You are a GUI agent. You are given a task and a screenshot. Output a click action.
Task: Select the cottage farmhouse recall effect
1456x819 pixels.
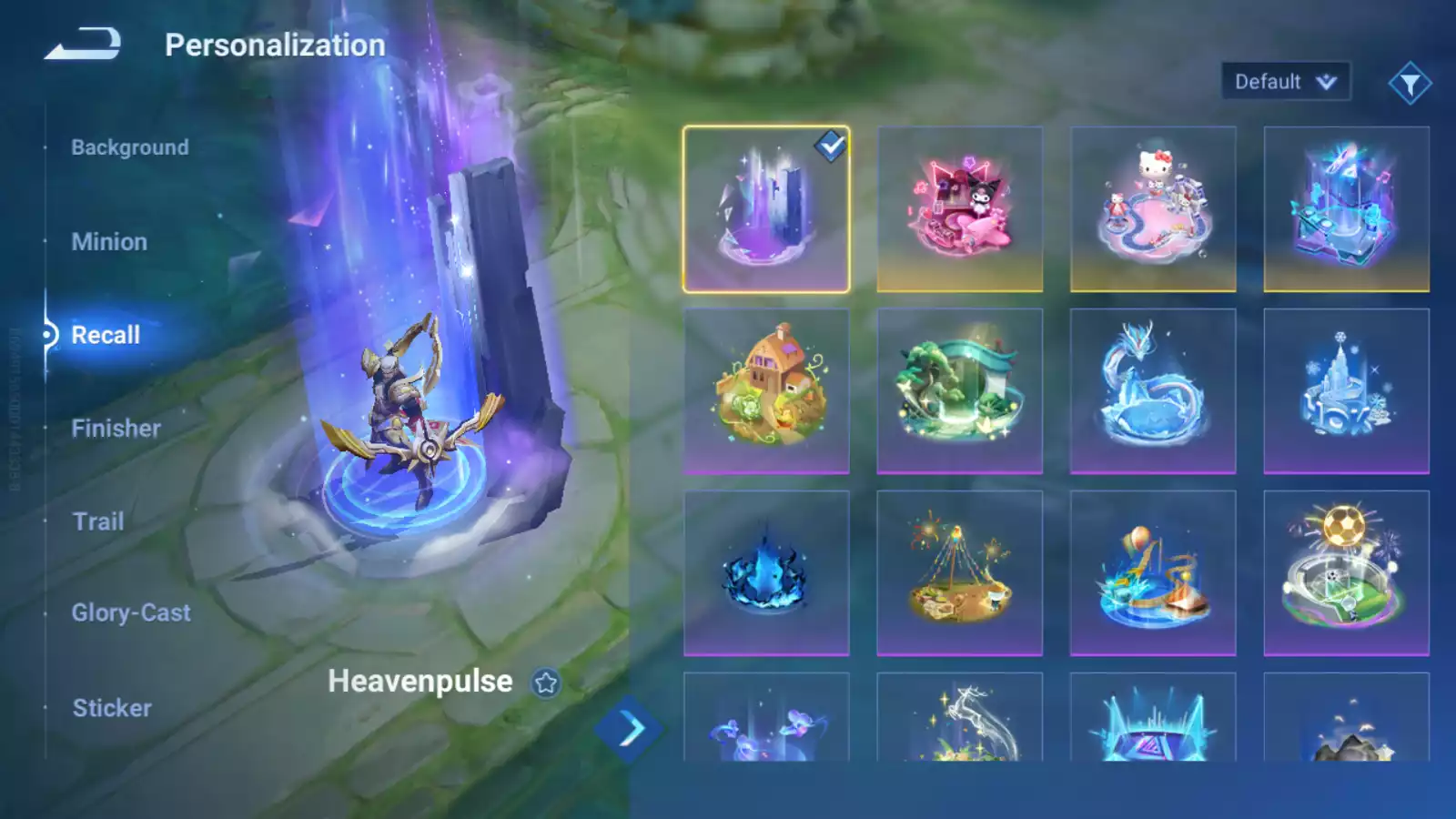tap(766, 391)
